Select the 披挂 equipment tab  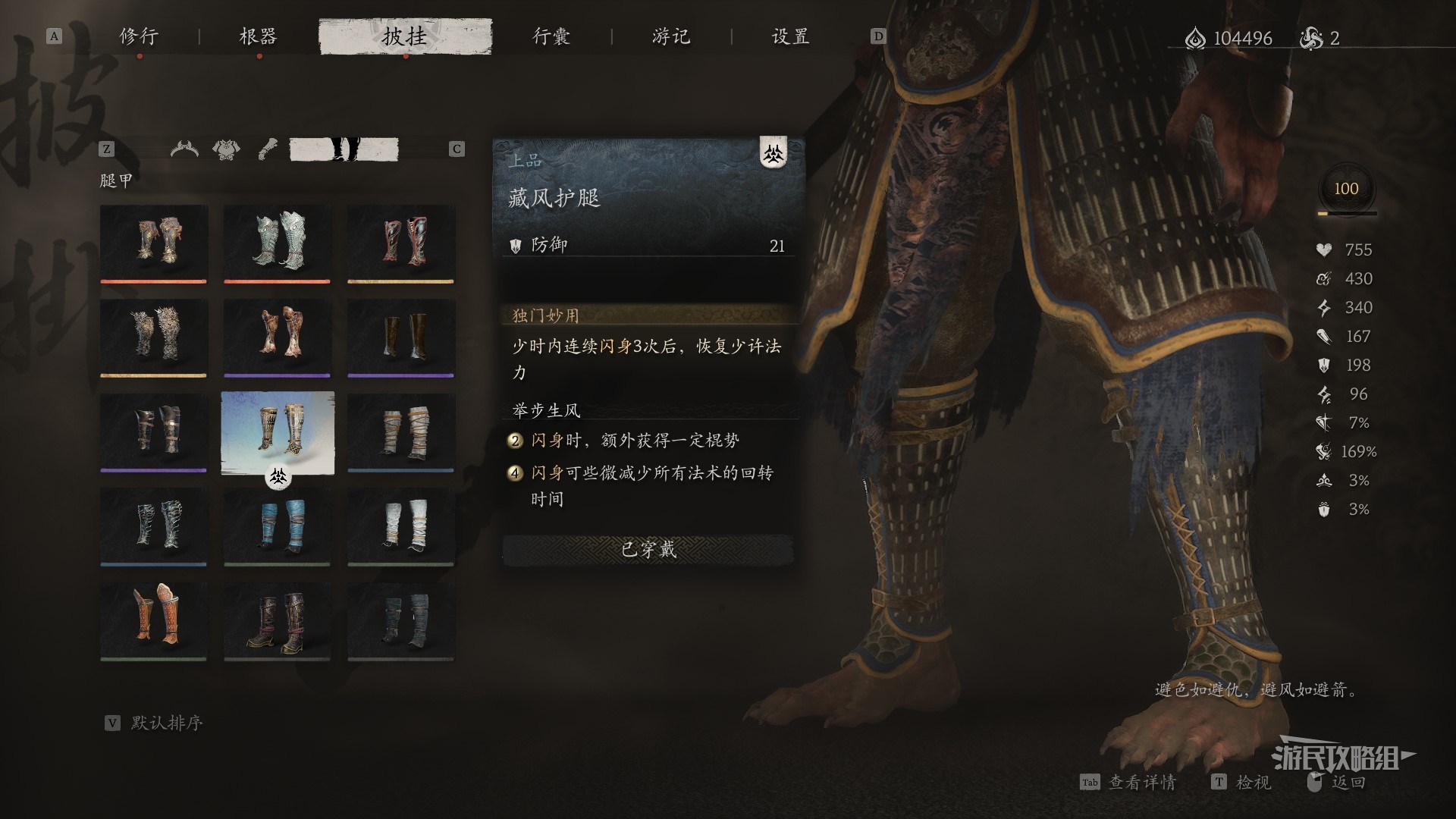click(405, 36)
